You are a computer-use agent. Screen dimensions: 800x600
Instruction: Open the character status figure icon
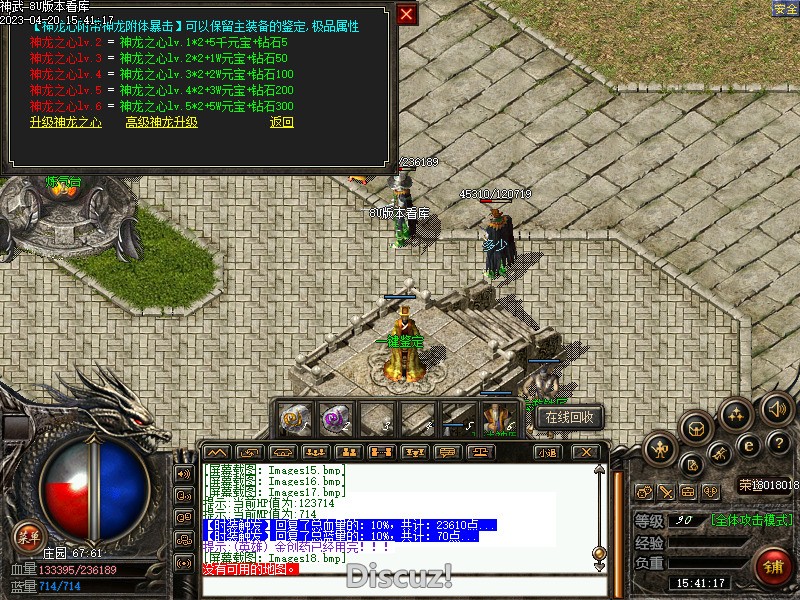[x=662, y=449]
